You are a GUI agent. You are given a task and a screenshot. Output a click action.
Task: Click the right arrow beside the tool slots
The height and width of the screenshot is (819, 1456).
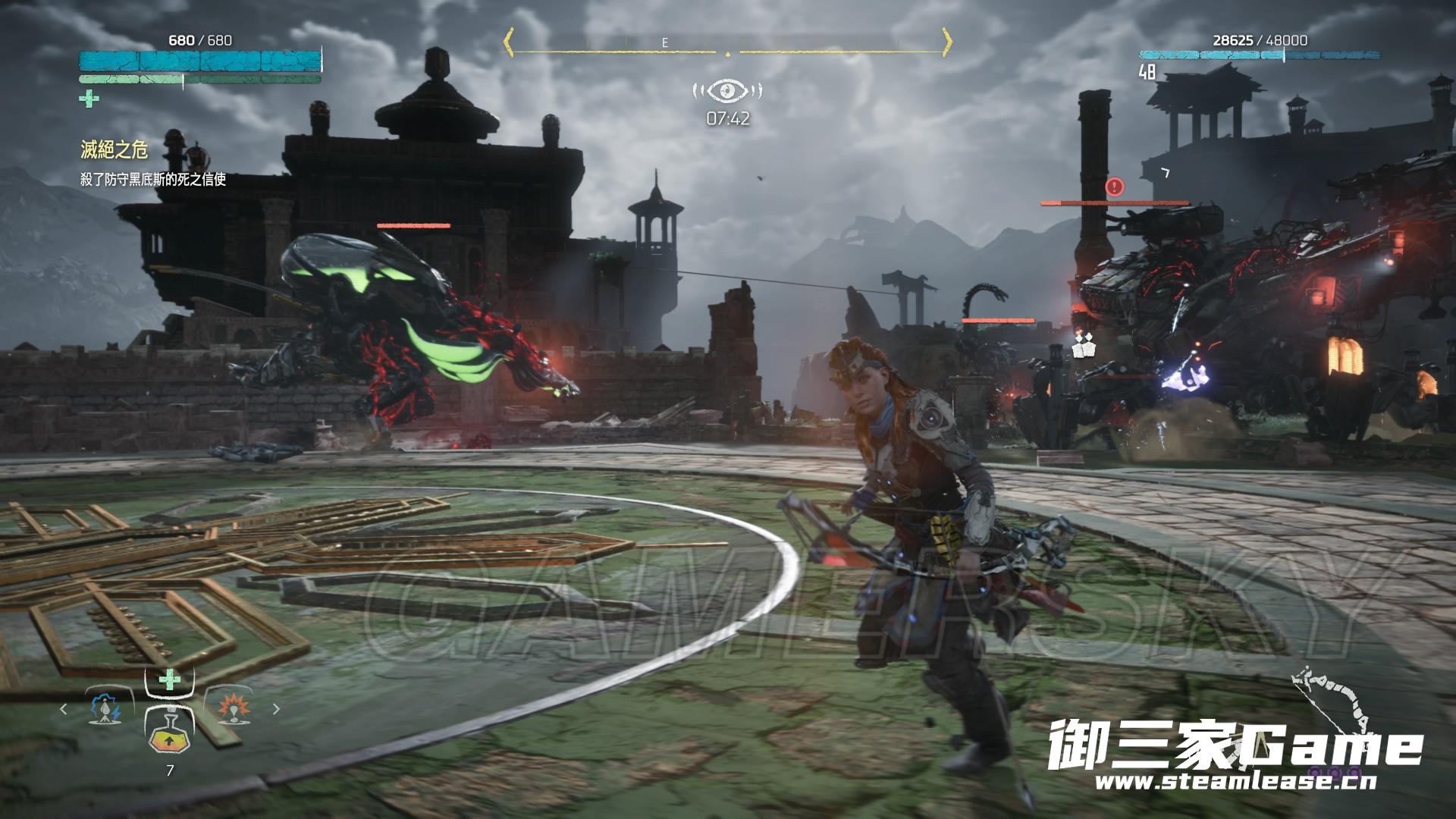point(276,710)
